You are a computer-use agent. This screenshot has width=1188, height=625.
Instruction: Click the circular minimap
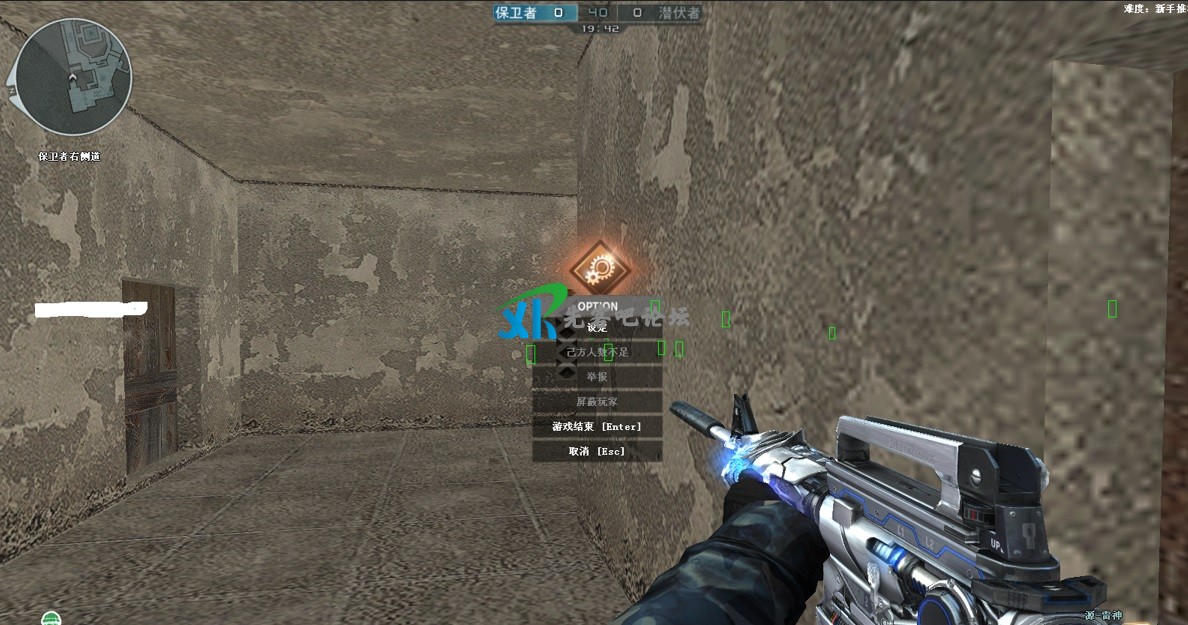pos(73,77)
